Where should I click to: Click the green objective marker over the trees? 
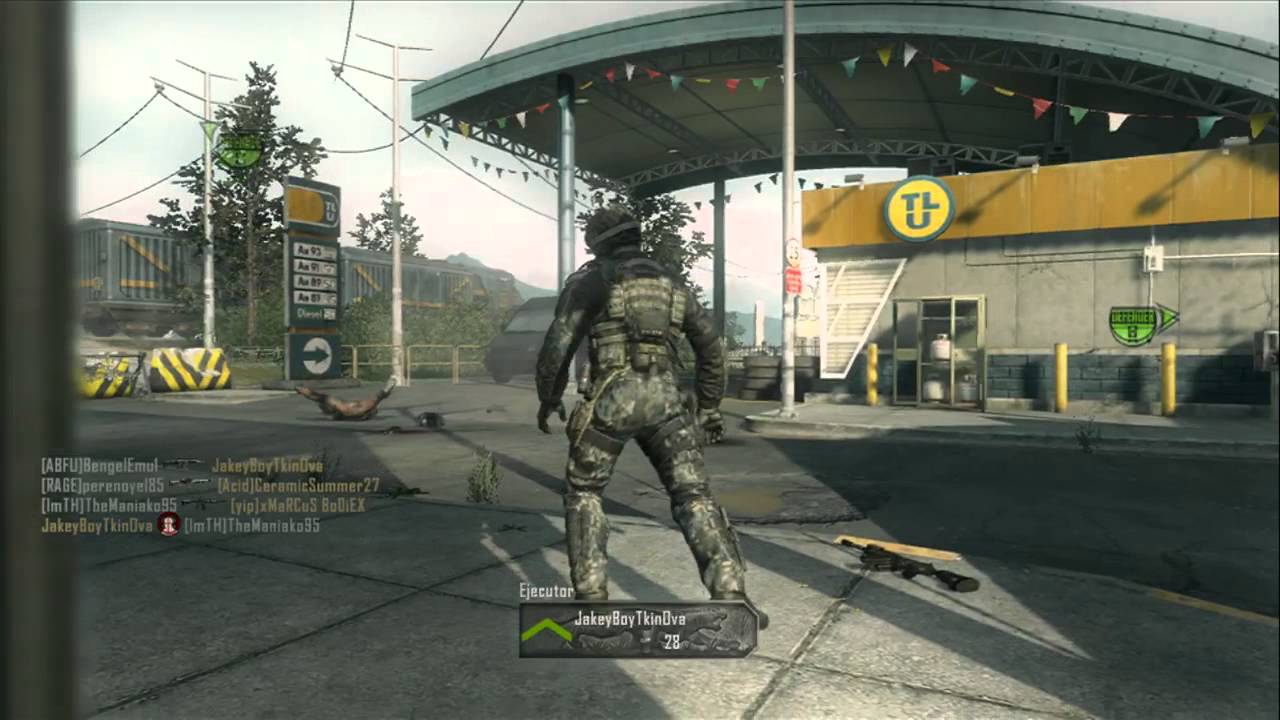tap(240, 149)
